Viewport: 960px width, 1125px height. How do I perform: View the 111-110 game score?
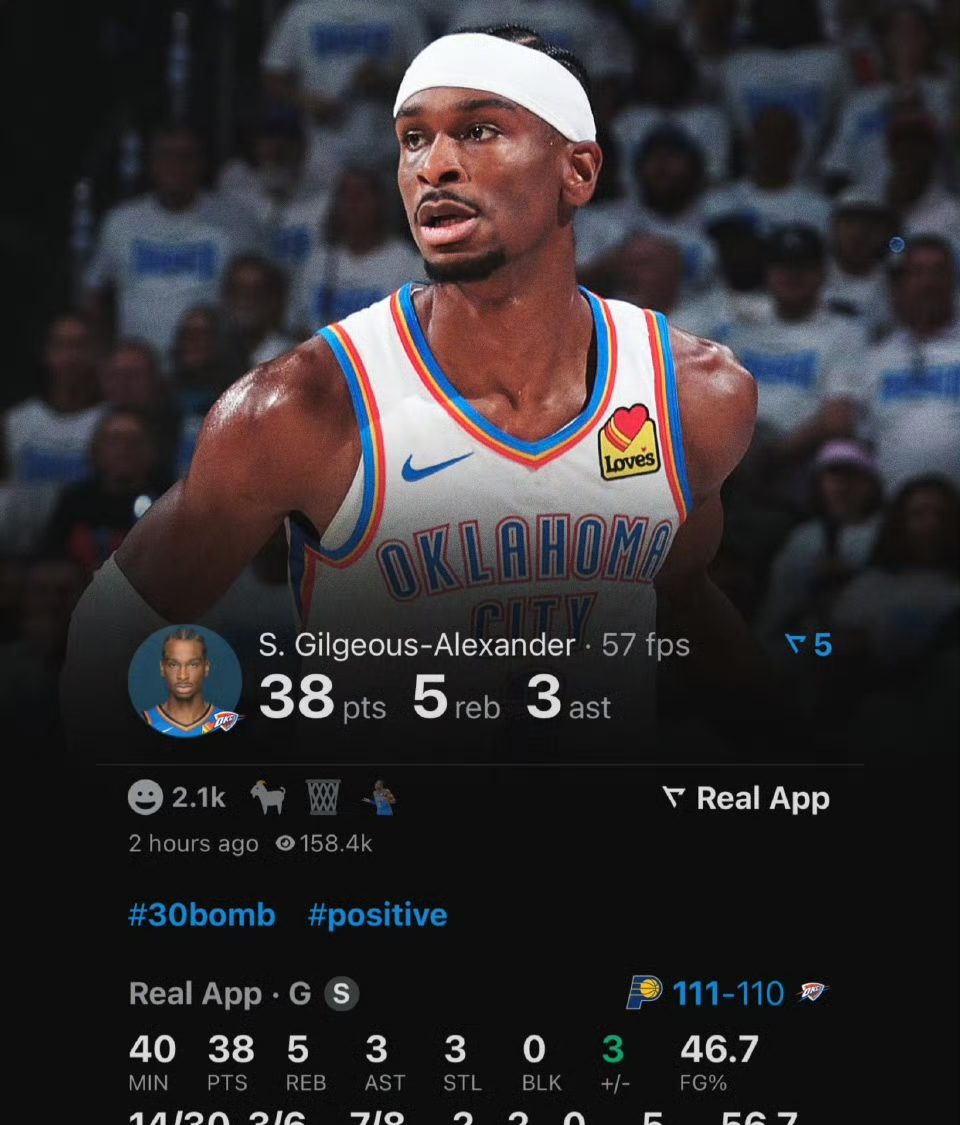click(728, 993)
